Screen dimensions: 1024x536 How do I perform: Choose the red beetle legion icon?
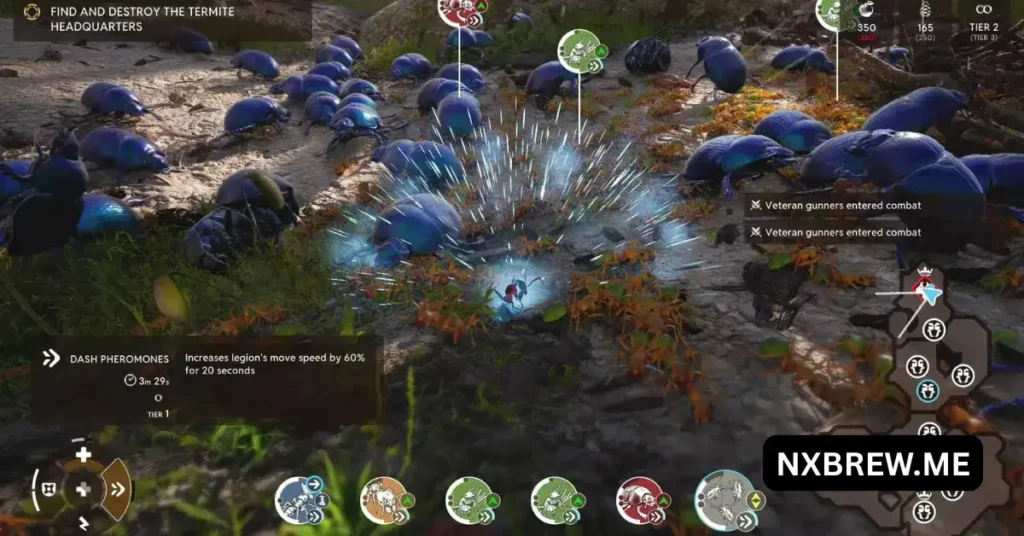(641, 499)
